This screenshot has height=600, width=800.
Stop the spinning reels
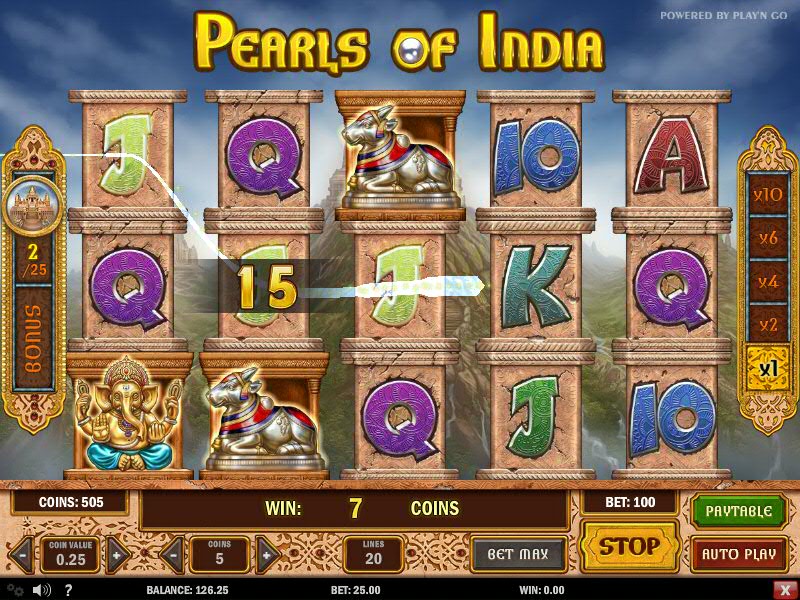pyautogui.click(x=629, y=547)
